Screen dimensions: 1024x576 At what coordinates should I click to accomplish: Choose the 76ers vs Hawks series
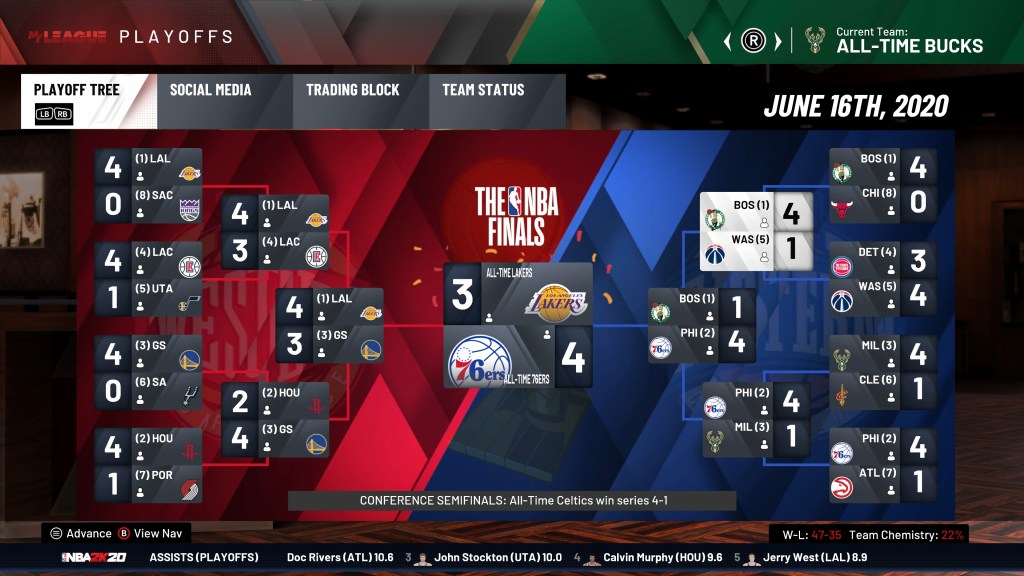tap(883, 465)
